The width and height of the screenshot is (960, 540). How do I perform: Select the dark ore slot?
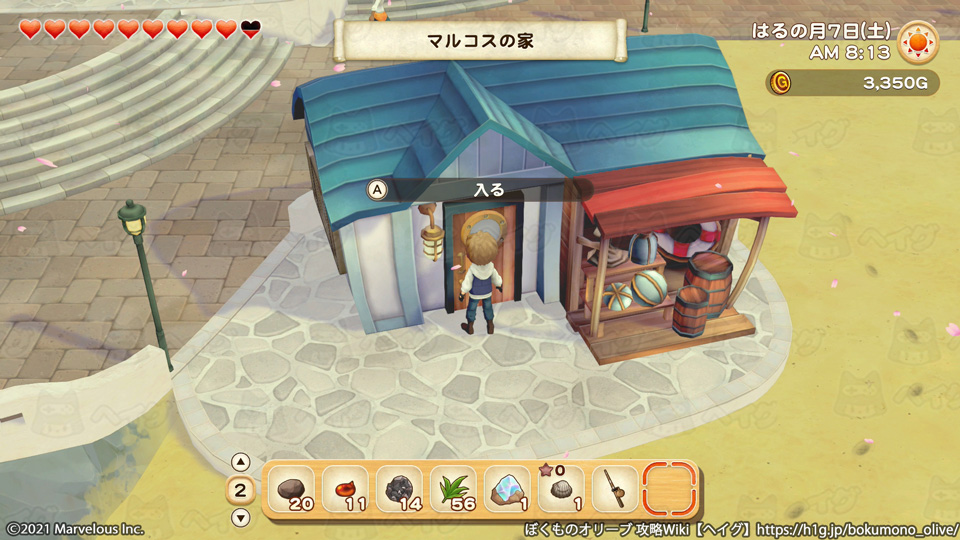pos(399,490)
